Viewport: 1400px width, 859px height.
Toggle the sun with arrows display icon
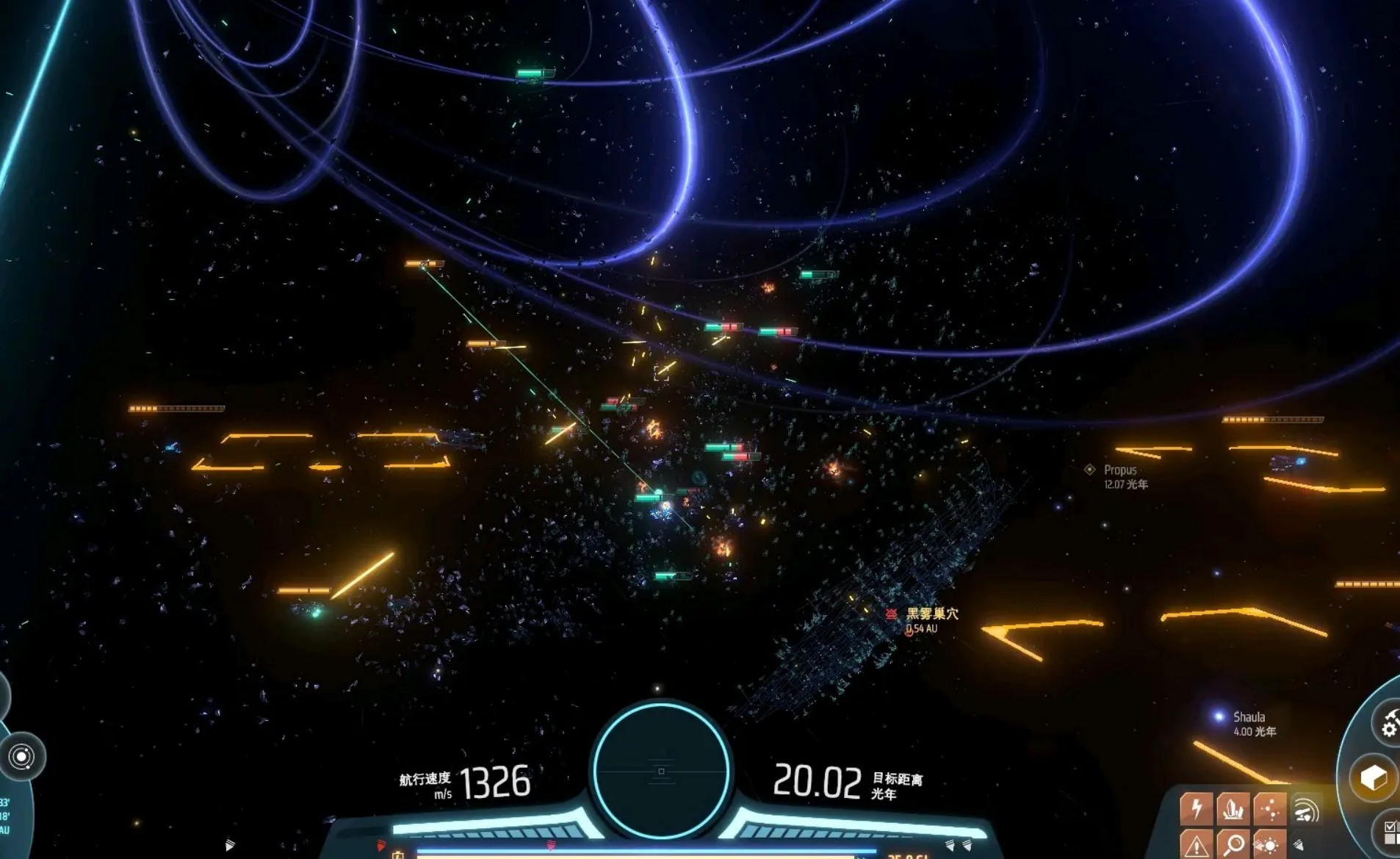point(1270,845)
